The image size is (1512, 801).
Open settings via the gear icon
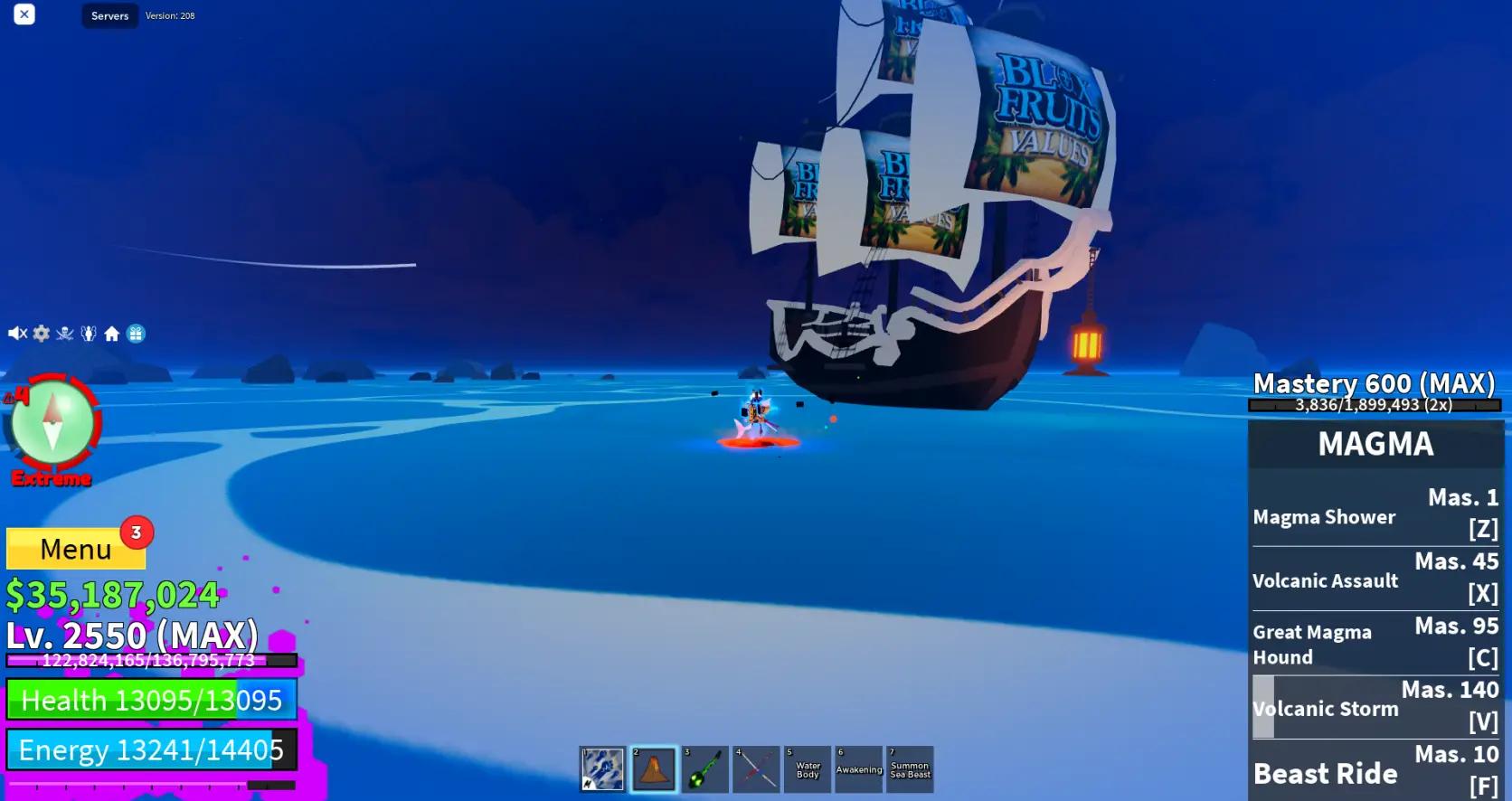click(42, 334)
